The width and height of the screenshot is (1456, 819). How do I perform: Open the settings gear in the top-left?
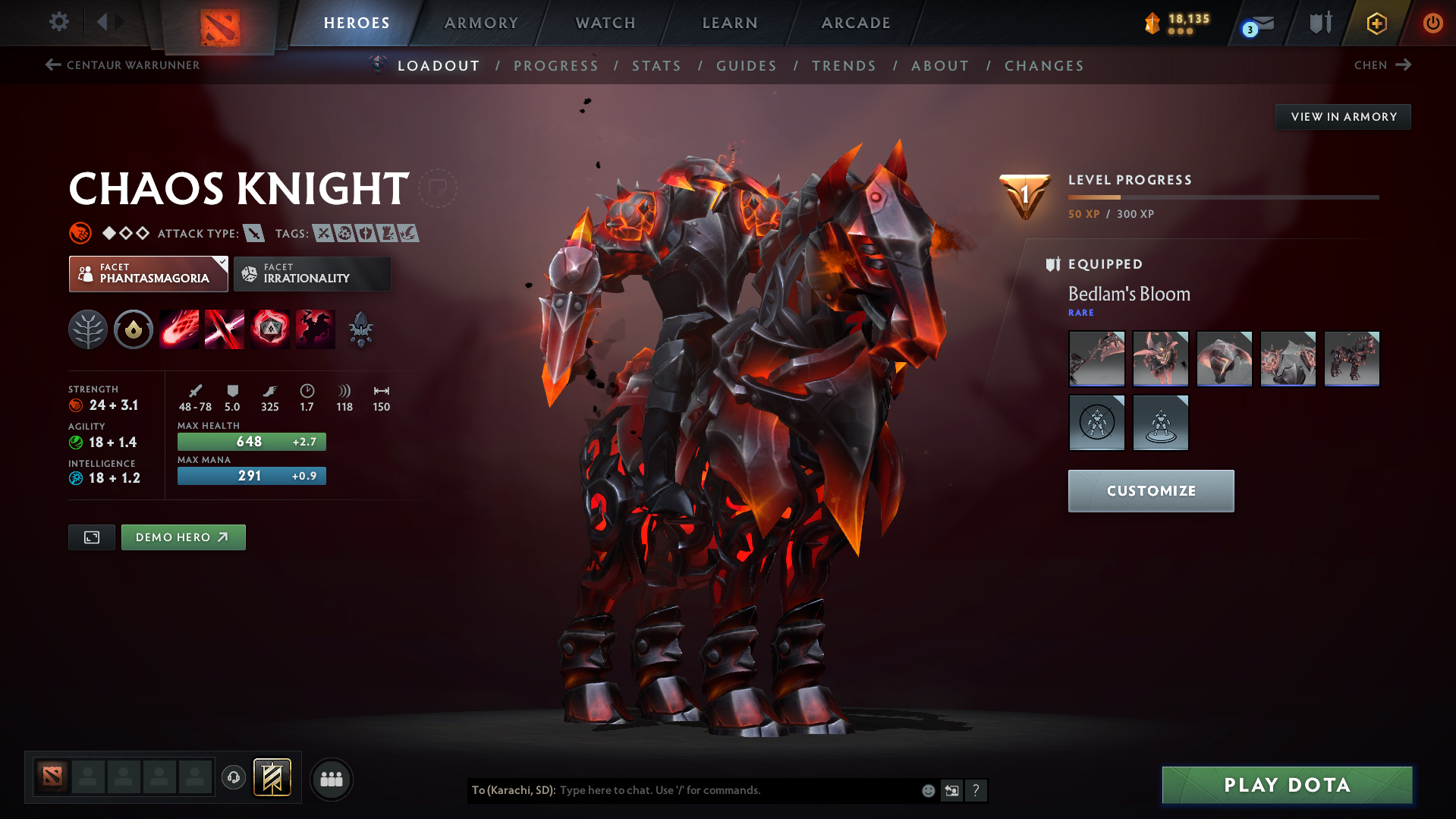click(x=58, y=22)
